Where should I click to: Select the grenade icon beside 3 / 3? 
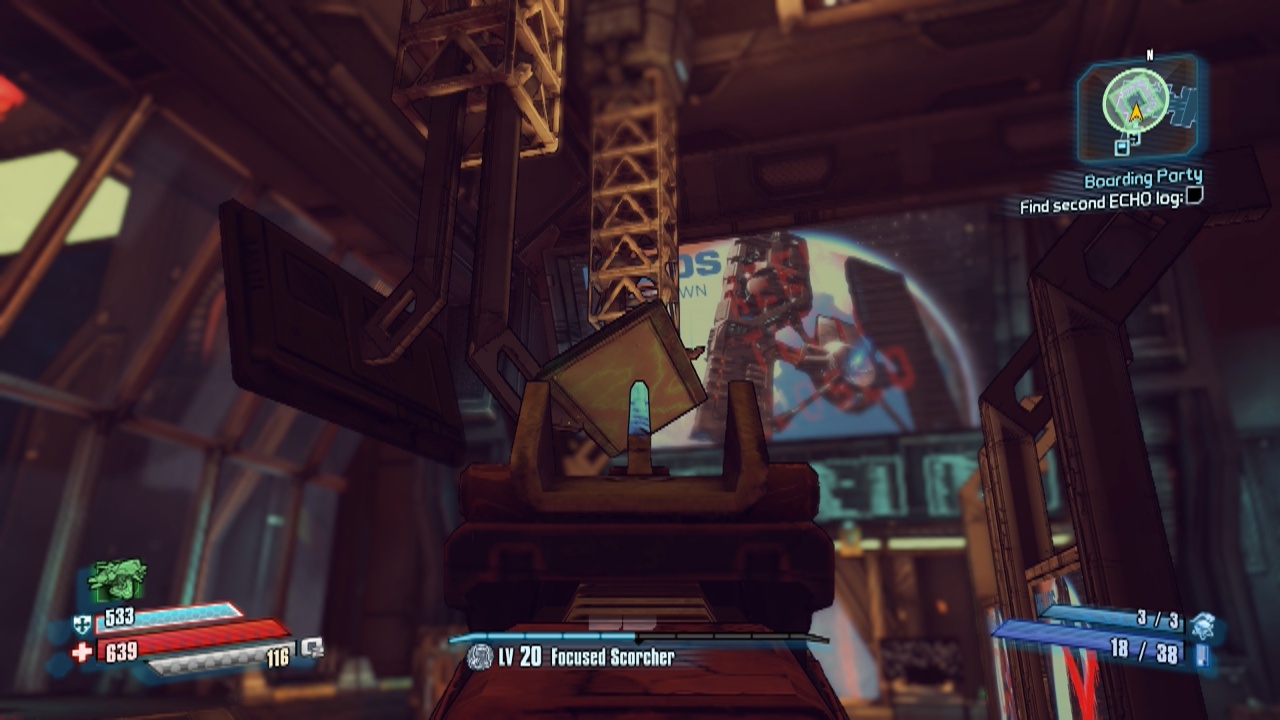tap(1201, 624)
